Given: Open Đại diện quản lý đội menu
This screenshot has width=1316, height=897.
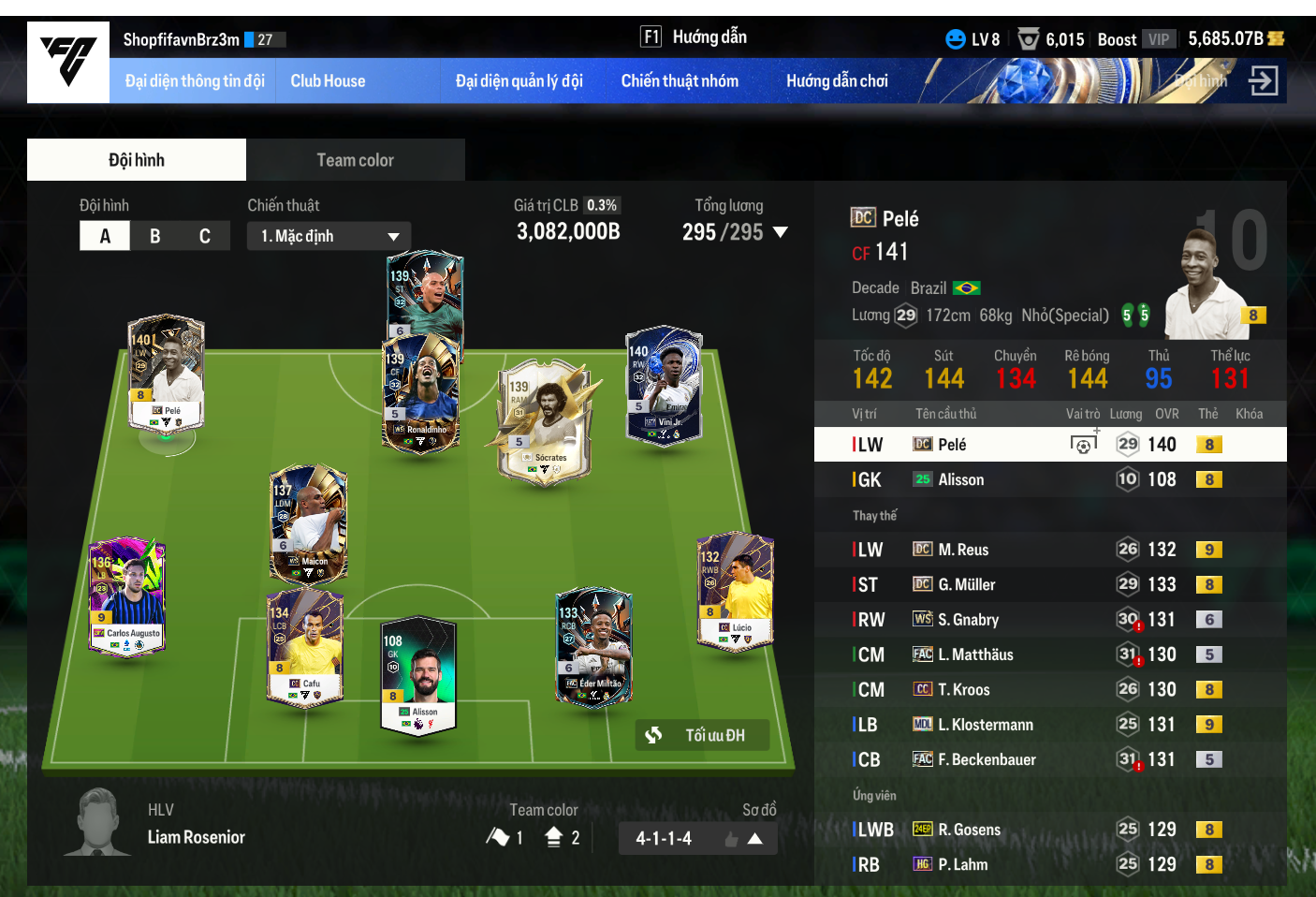Looking at the screenshot, I should tap(519, 81).
